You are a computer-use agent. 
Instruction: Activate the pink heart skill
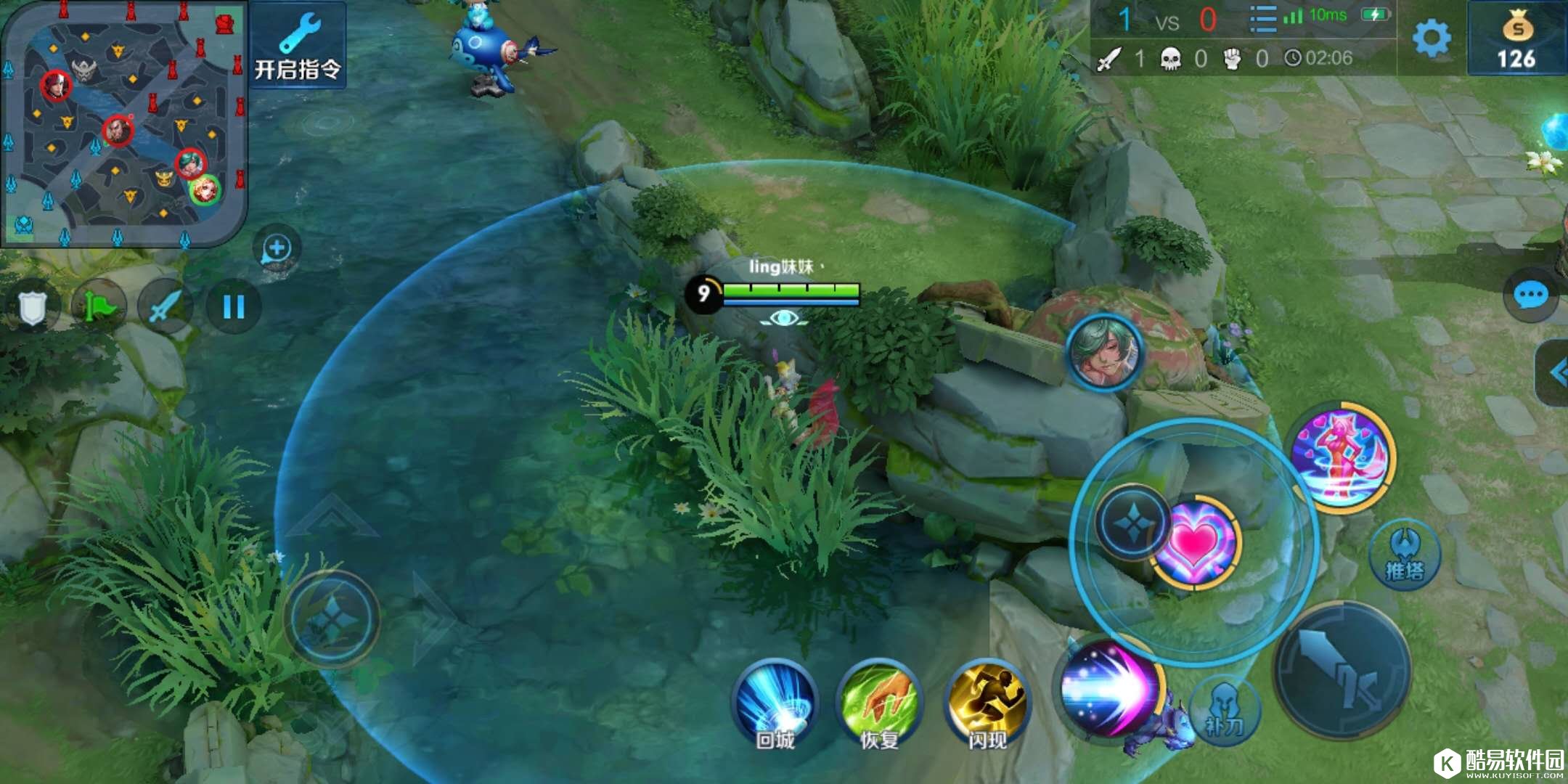[x=1196, y=543]
